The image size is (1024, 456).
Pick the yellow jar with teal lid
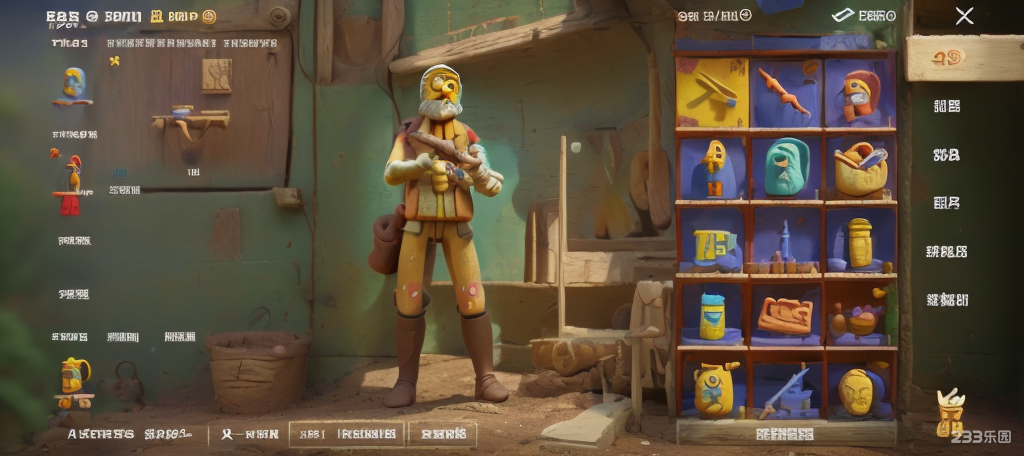pyautogui.click(x=712, y=315)
